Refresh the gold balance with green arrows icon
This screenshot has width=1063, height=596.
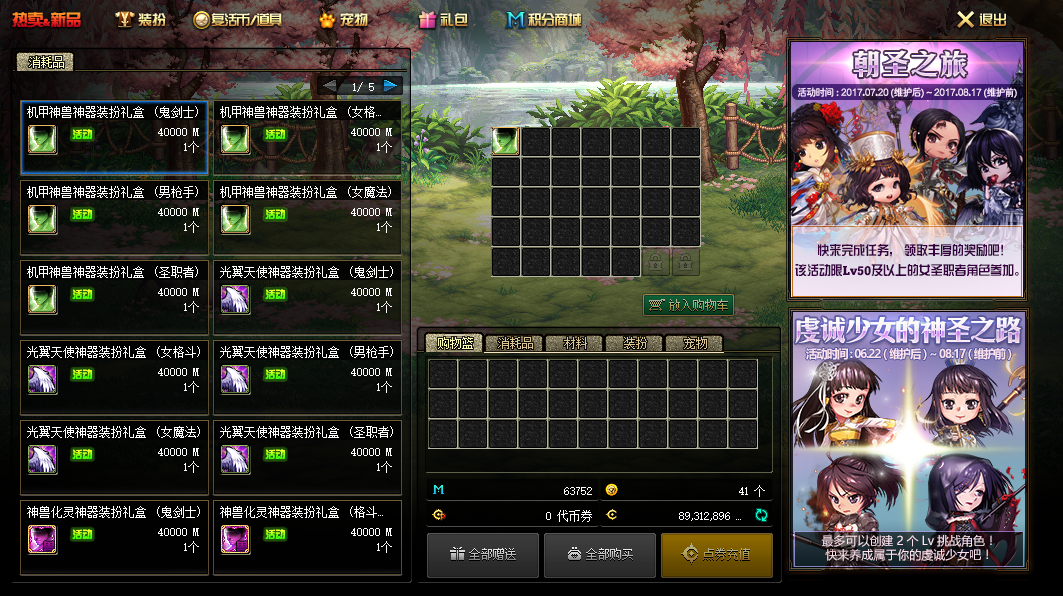(761, 515)
